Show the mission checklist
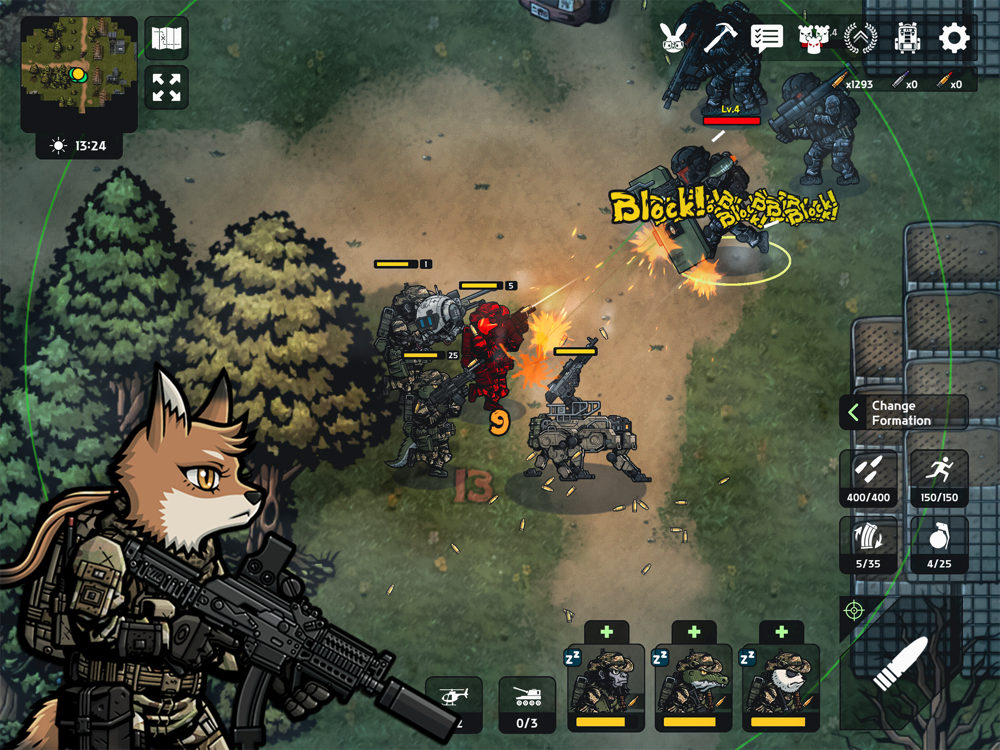1000x750 pixels. click(766, 39)
